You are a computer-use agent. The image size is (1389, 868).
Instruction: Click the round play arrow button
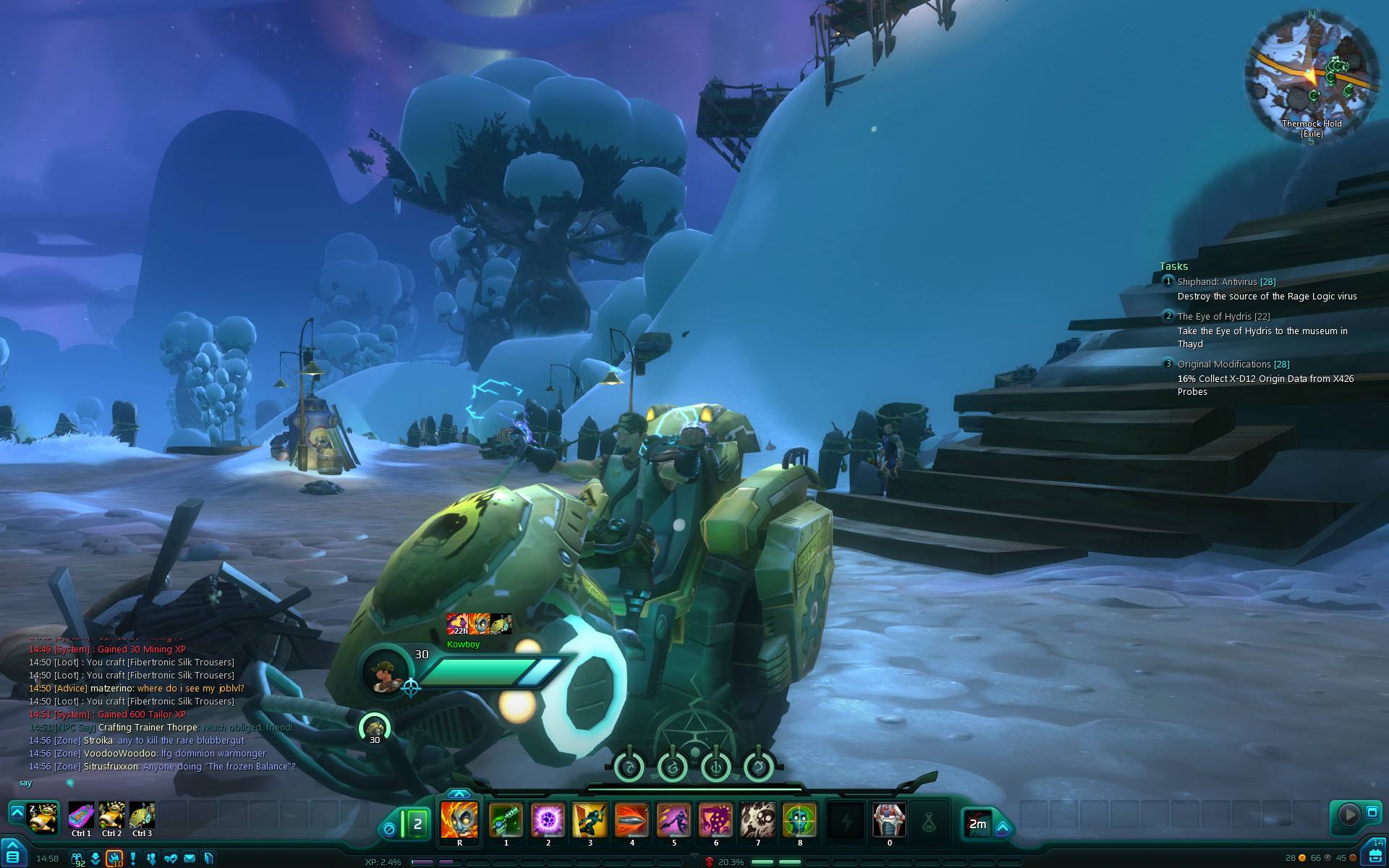point(1348,814)
